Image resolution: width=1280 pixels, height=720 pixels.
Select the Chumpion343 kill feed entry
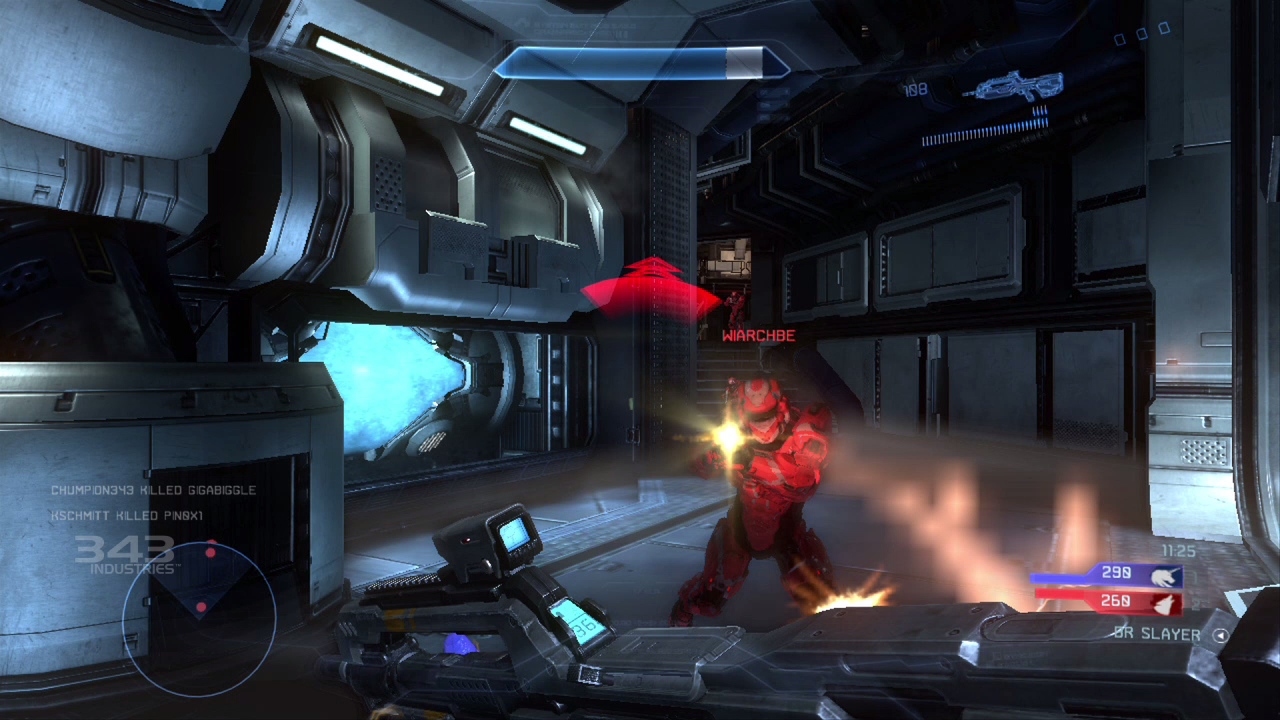coord(154,490)
